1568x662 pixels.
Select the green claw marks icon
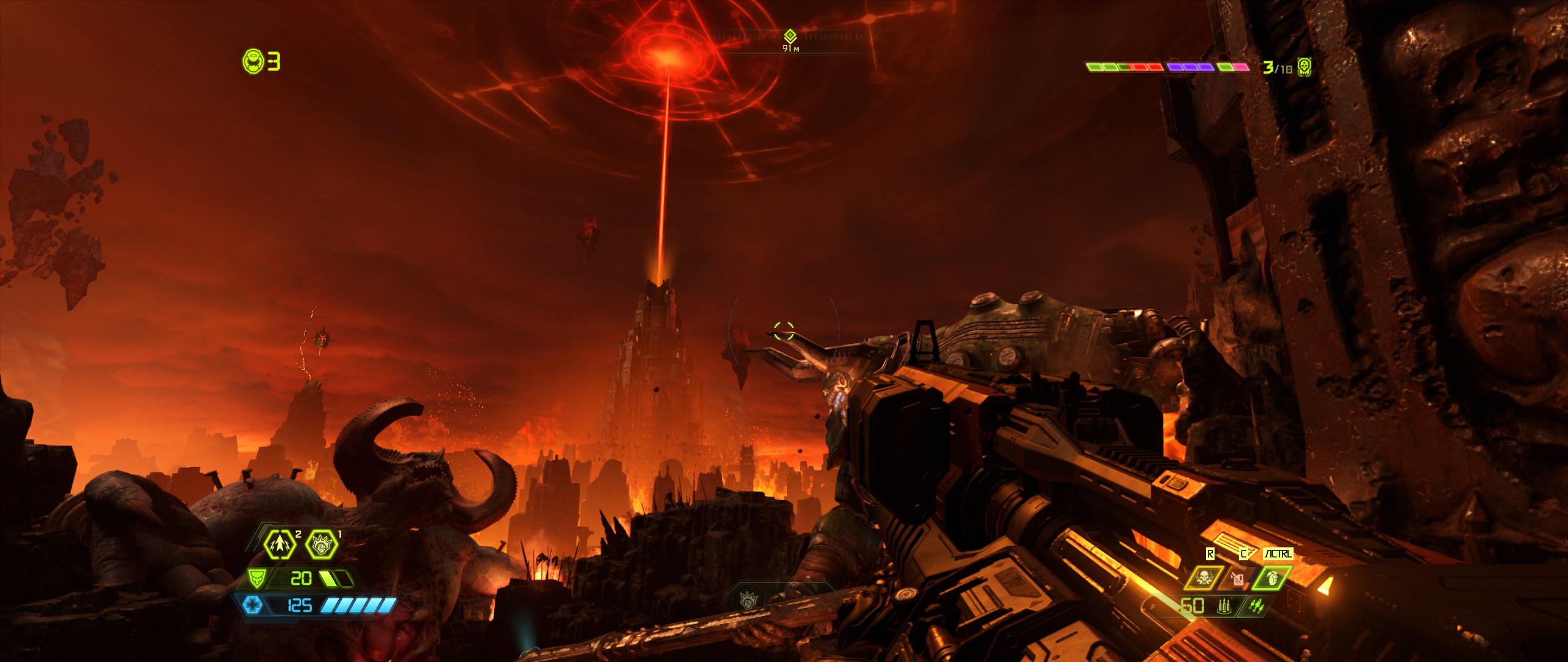pyautogui.click(x=1256, y=606)
